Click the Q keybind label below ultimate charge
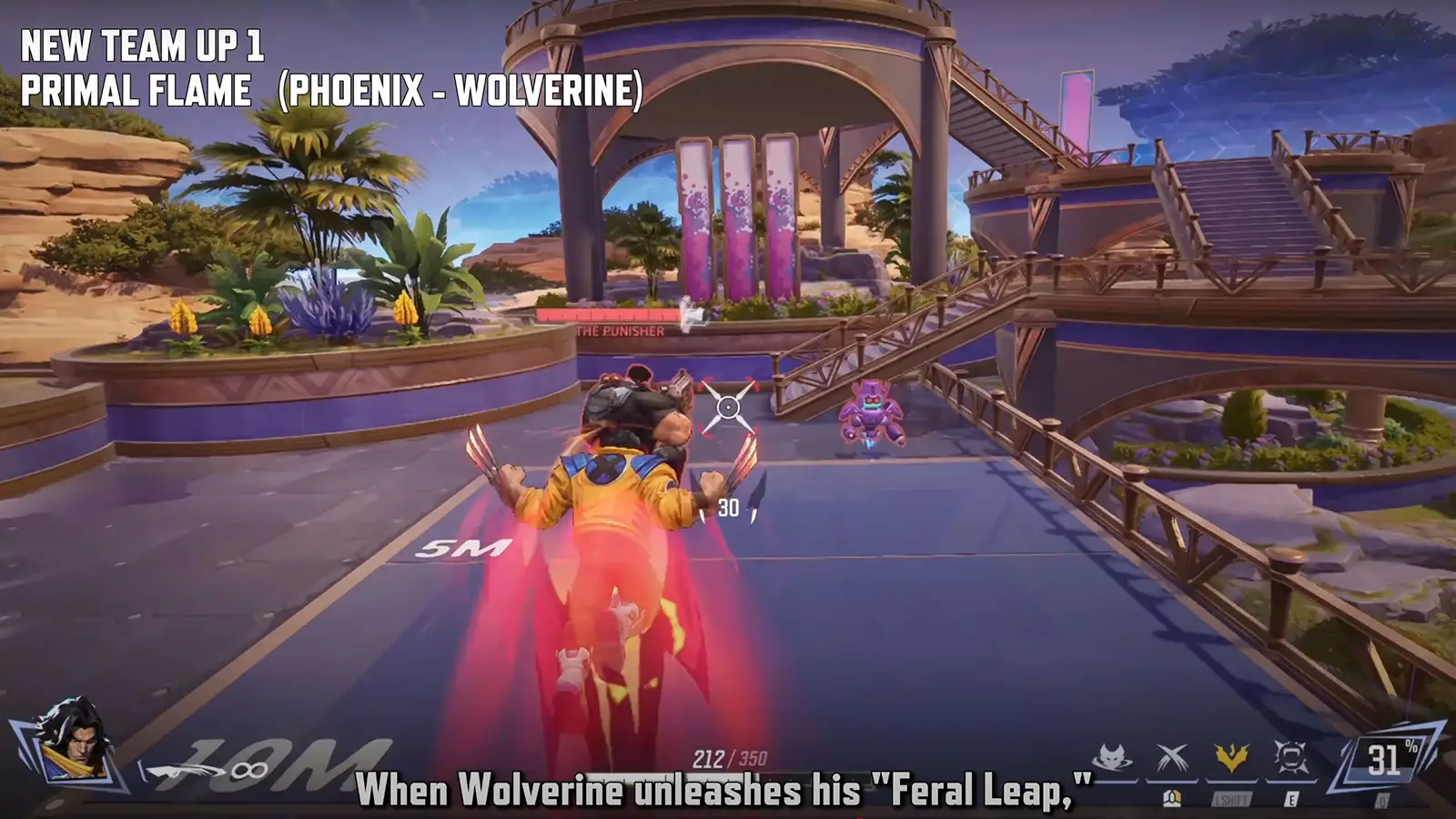This screenshot has width=1456, height=819. (1381, 801)
